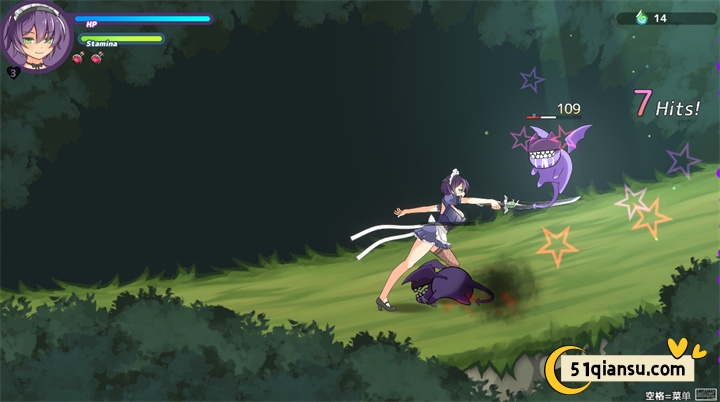Click the purple-haired maid character portrait
Screen dimensions: 720x402
click(35, 37)
